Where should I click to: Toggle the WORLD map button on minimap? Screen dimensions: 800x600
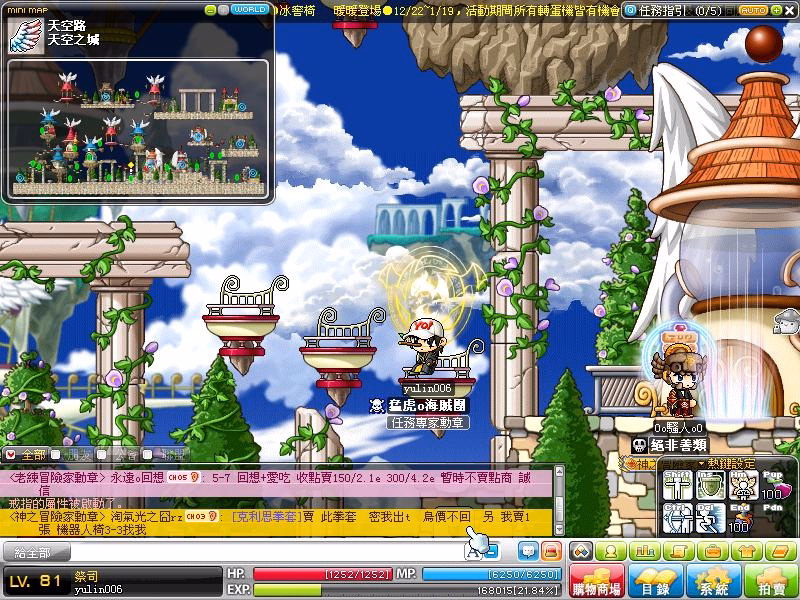point(247,9)
